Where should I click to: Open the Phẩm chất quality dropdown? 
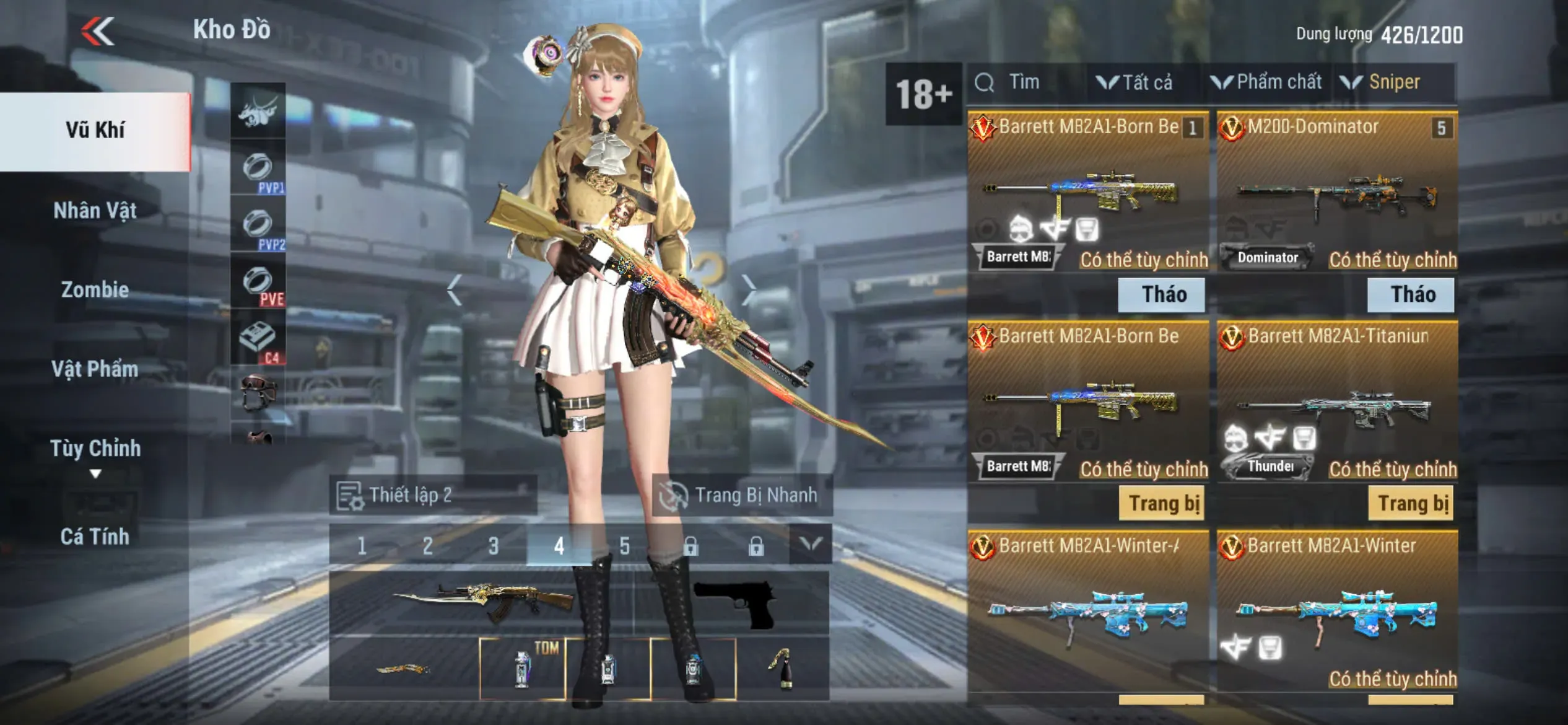[1266, 82]
